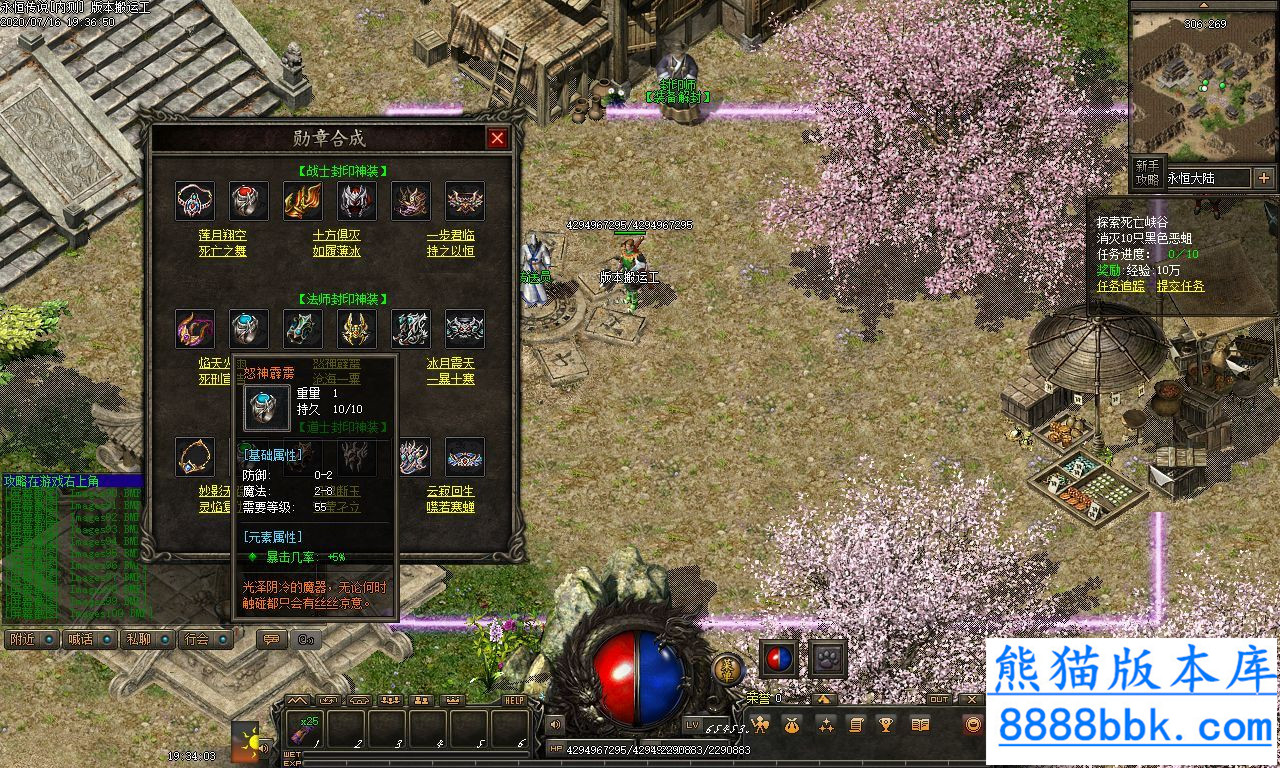Choose the 十方俱灭 synthesis link
Viewport: 1280px width, 768px height.
[336, 234]
